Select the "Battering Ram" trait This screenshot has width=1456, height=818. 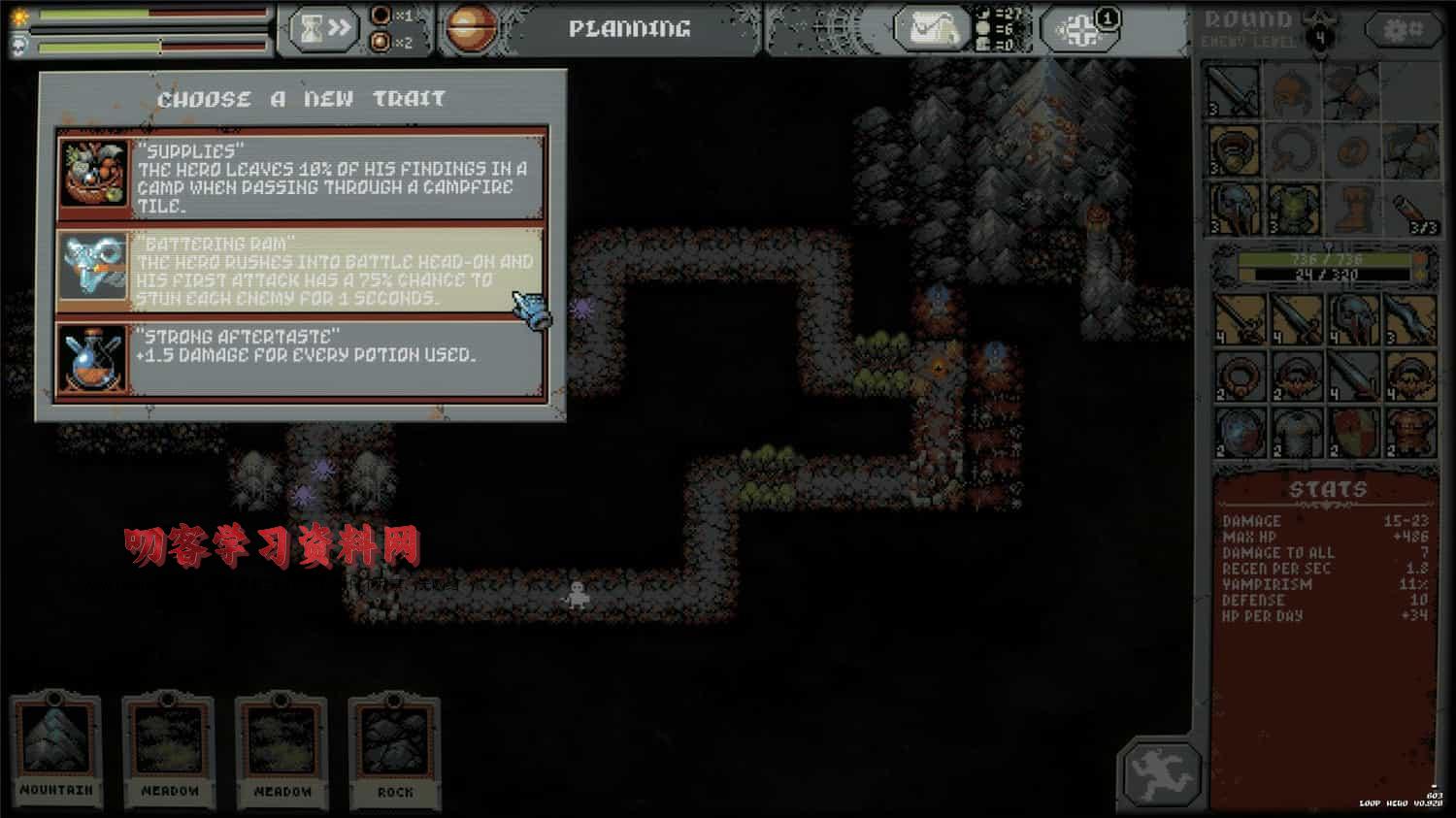[x=301, y=270]
